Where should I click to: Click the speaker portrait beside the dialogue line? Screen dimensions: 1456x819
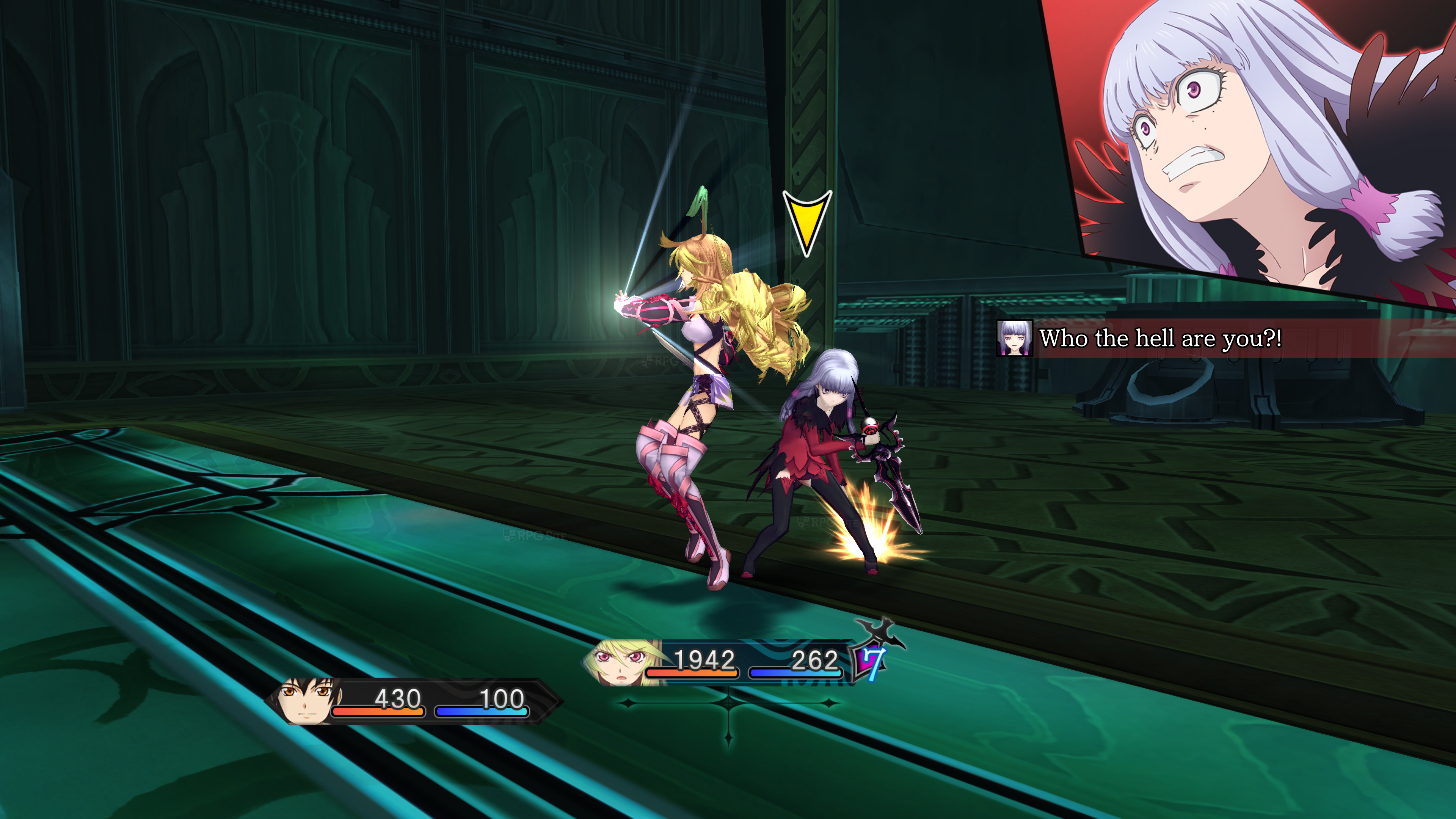tap(1014, 338)
